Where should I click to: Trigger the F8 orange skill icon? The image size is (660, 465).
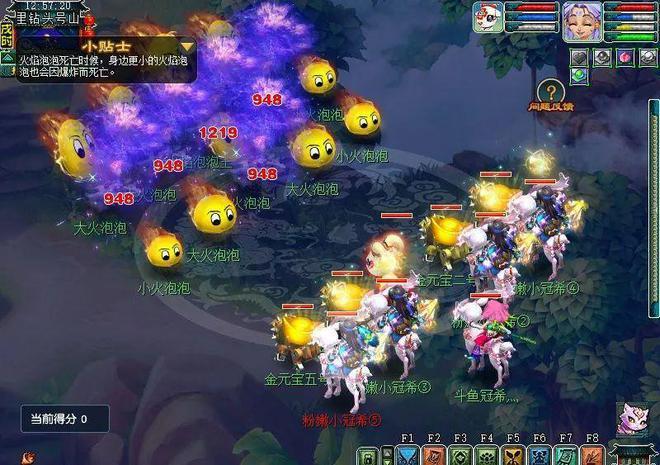pyautogui.click(x=592, y=456)
